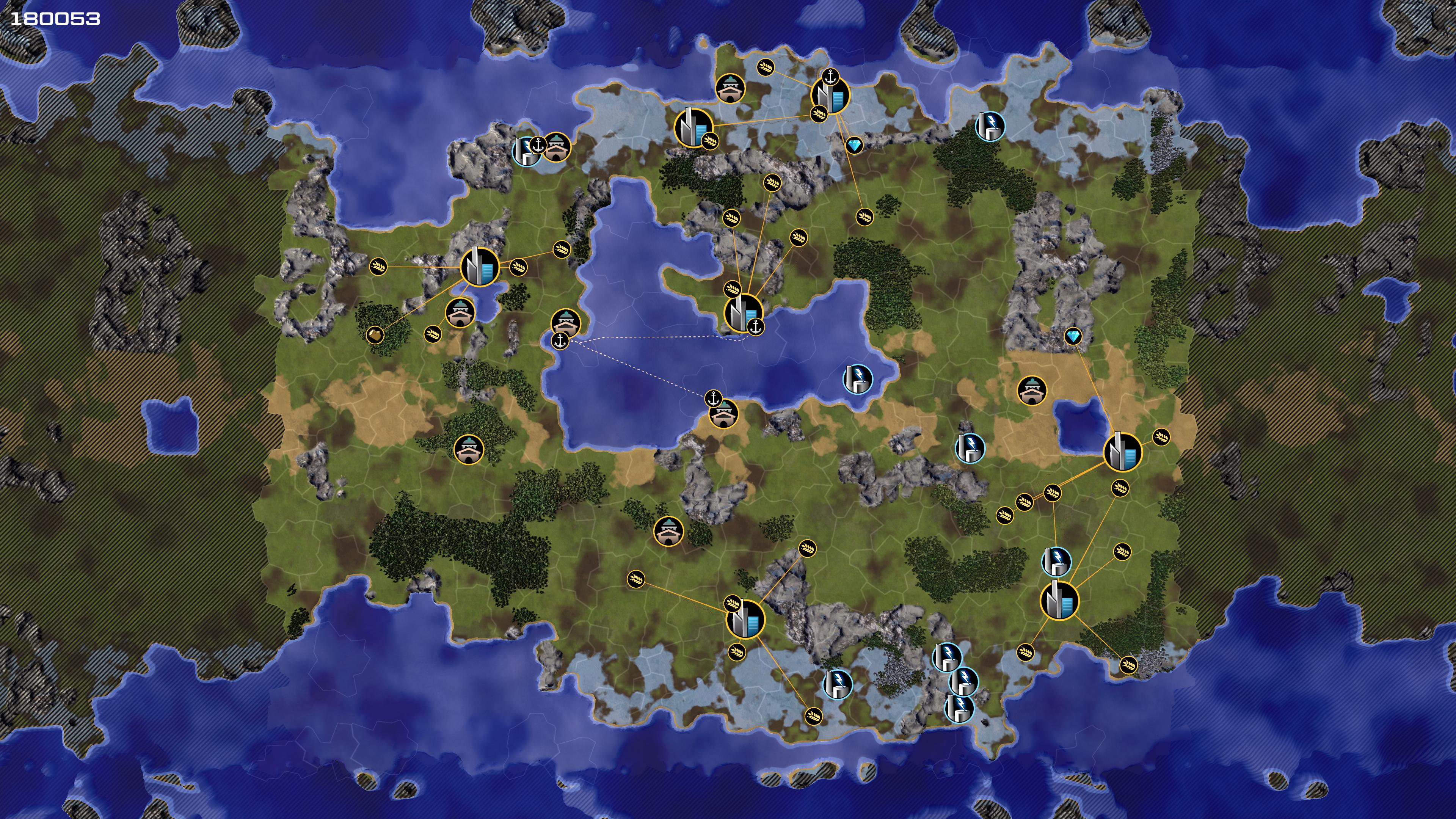The image size is (1456, 819).
Task: Click the anchor where both dashed routes meet
Action: click(560, 341)
